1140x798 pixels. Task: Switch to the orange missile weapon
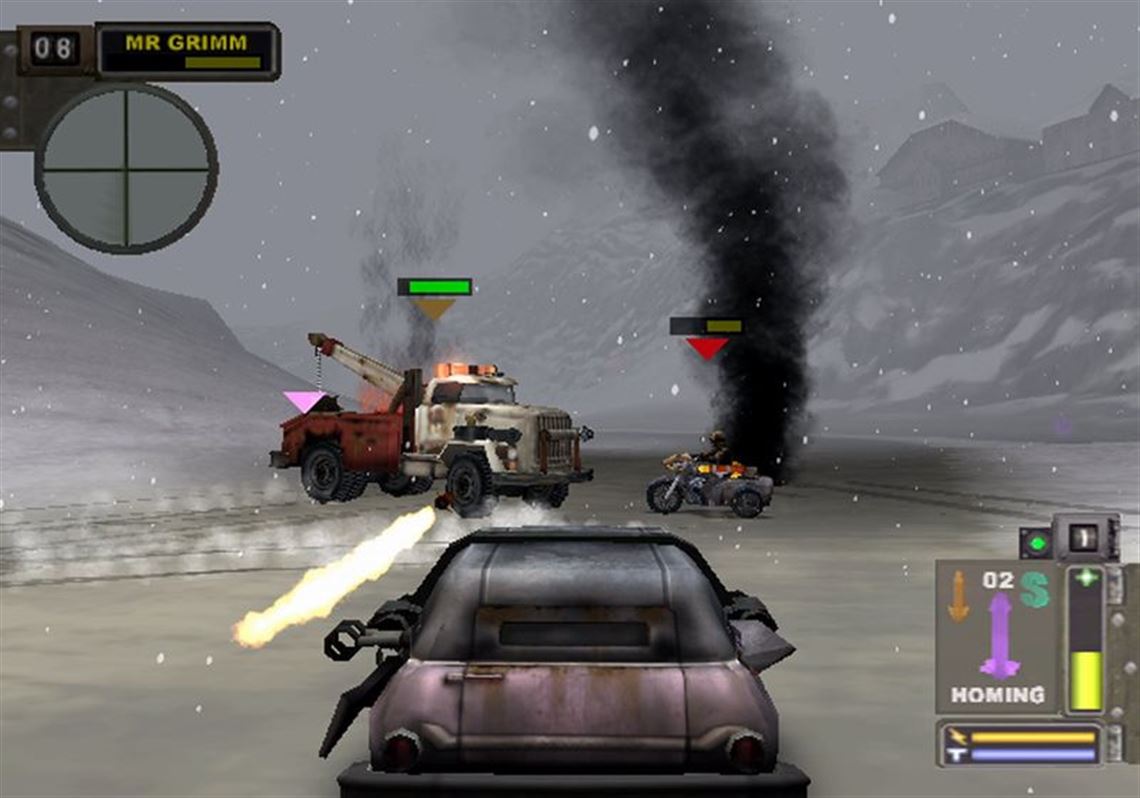959,596
